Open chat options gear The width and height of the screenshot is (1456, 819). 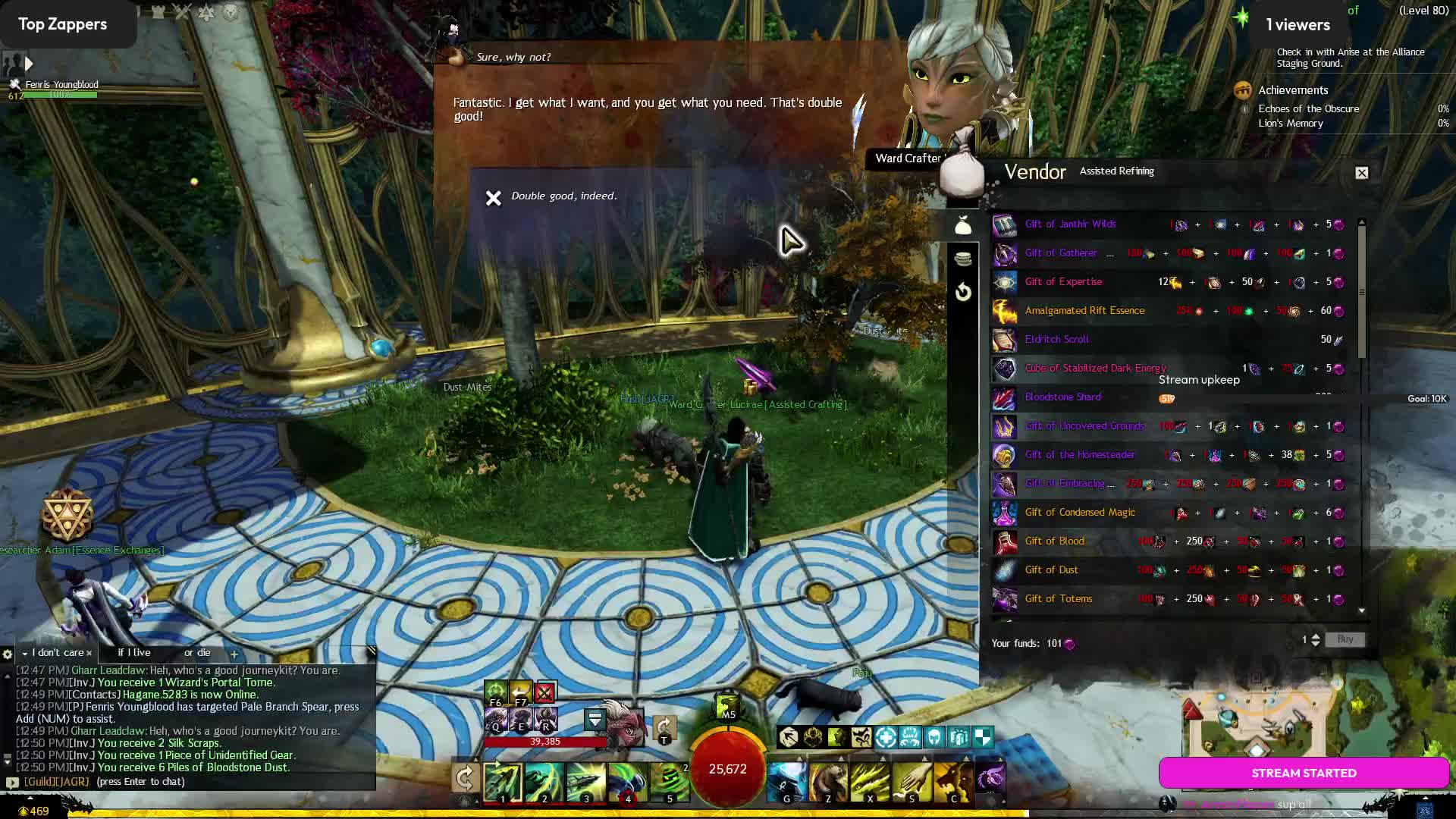(8, 654)
